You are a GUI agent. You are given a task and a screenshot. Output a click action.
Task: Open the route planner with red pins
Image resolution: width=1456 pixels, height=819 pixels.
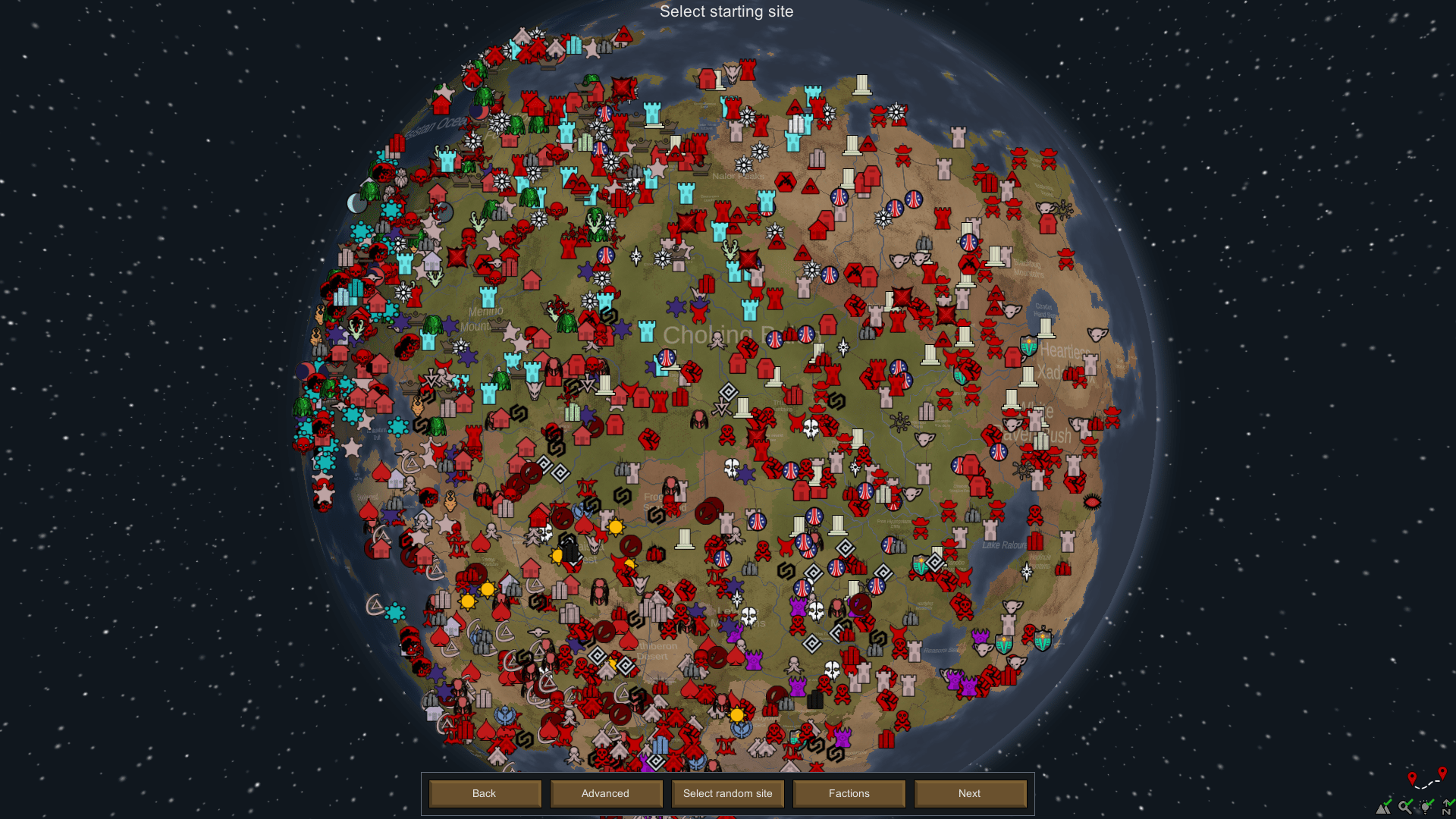1426,779
